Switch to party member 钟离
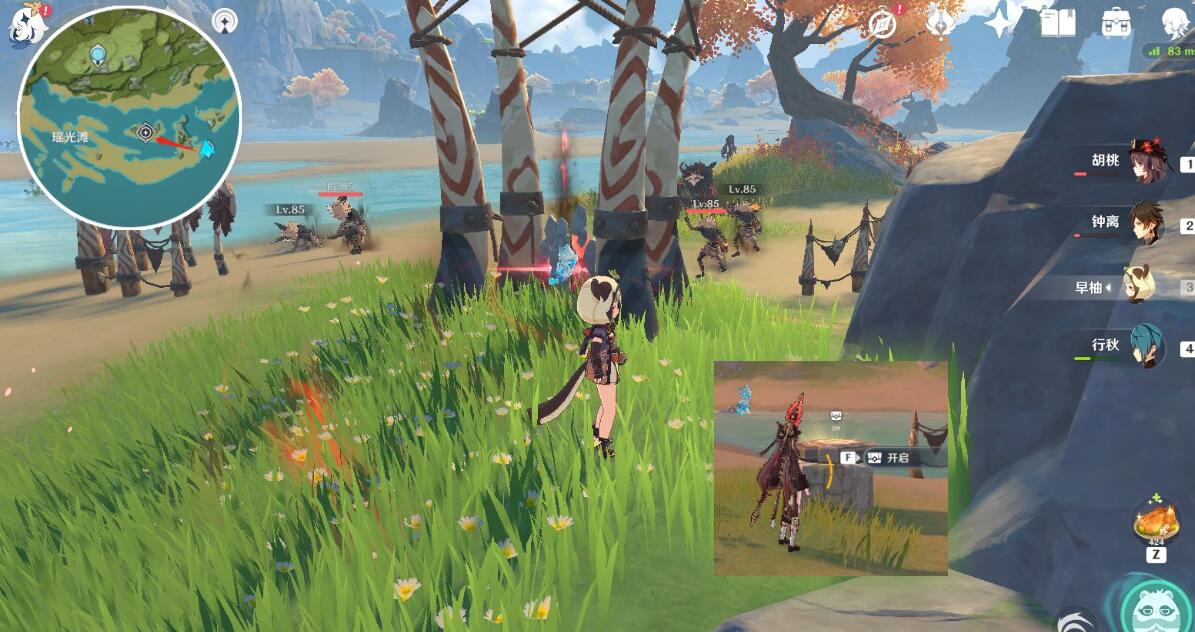 [1147, 225]
